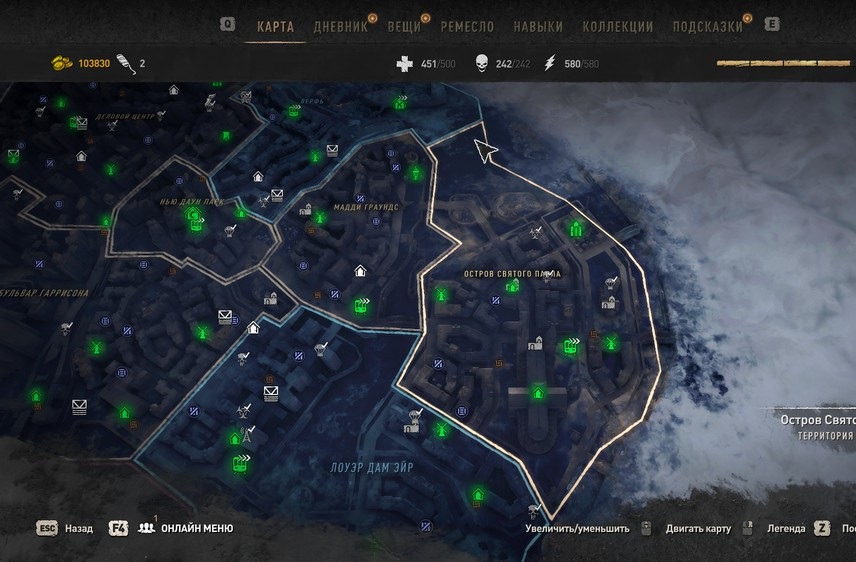Switch to the Подсказки tab
Screen dimensions: 856x562
[x=706, y=27]
